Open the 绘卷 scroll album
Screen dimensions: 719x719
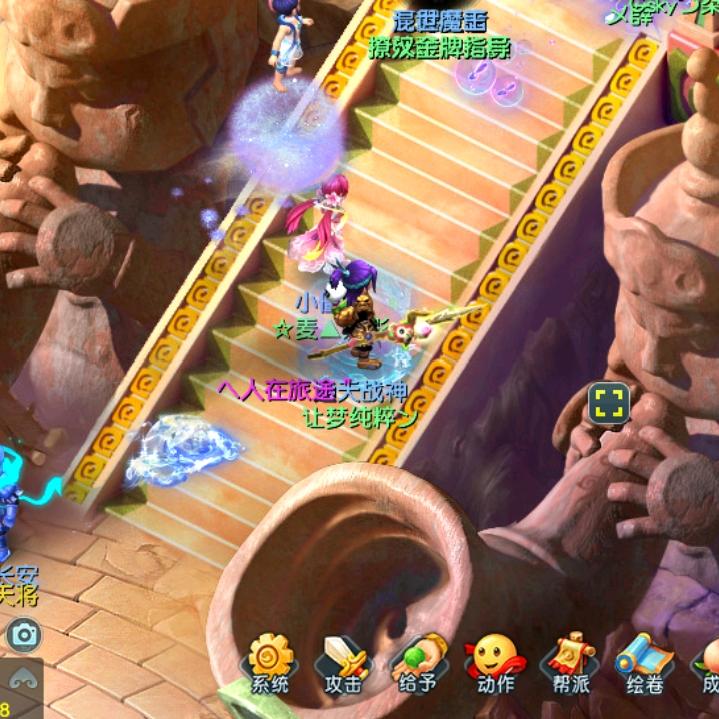click(645, 663)
